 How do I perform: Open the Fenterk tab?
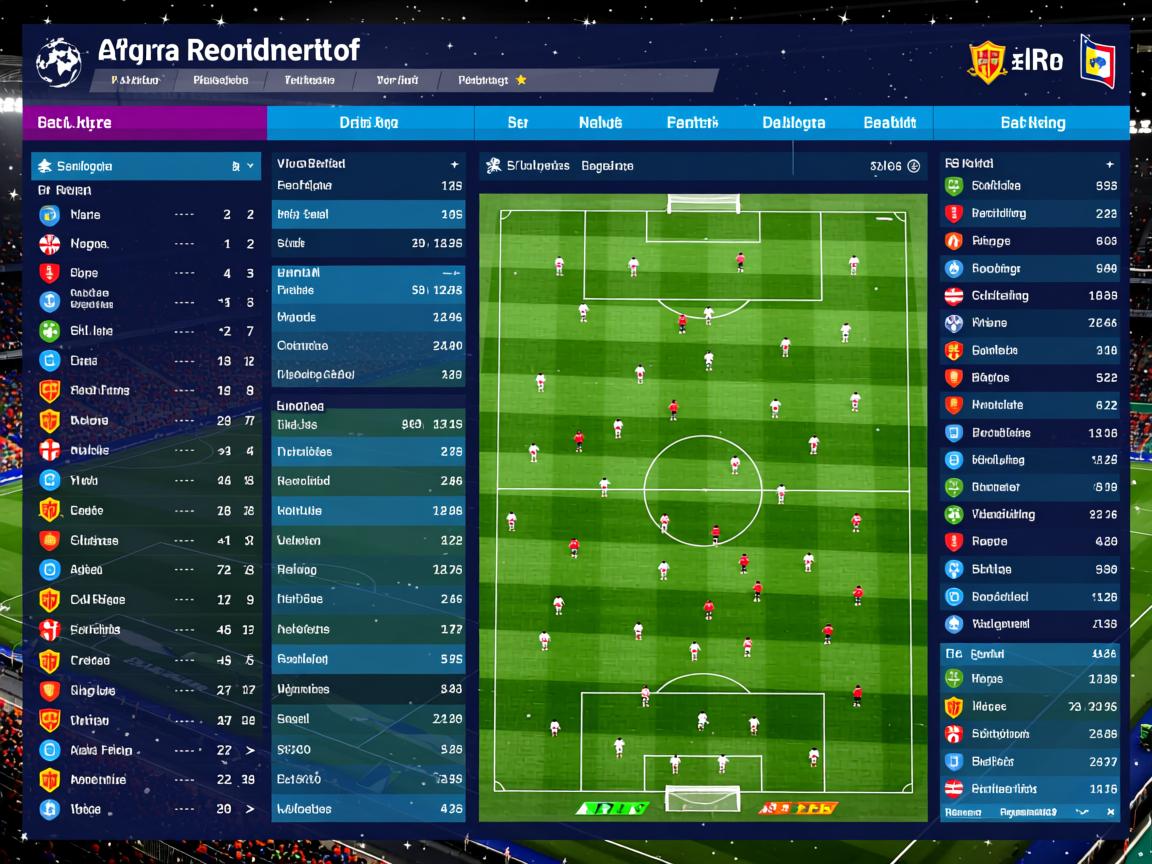tap(692, 123)
